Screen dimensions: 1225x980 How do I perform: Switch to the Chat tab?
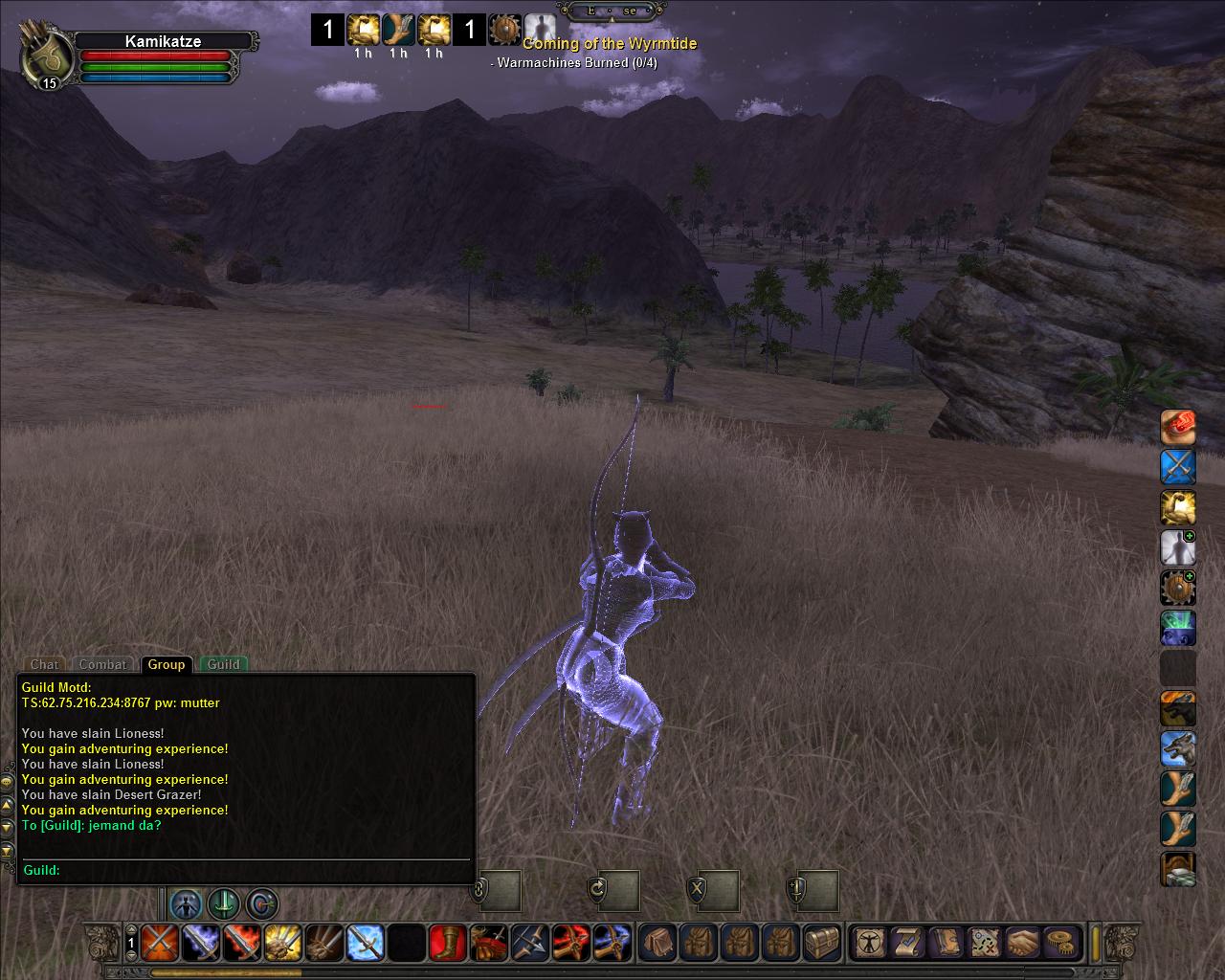(44, 664)
